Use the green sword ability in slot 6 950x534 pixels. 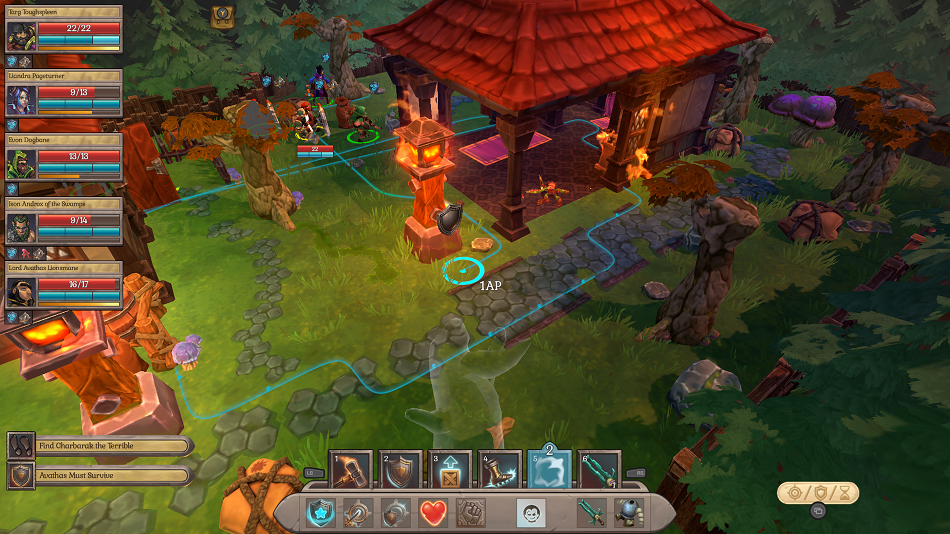point(599,470)
